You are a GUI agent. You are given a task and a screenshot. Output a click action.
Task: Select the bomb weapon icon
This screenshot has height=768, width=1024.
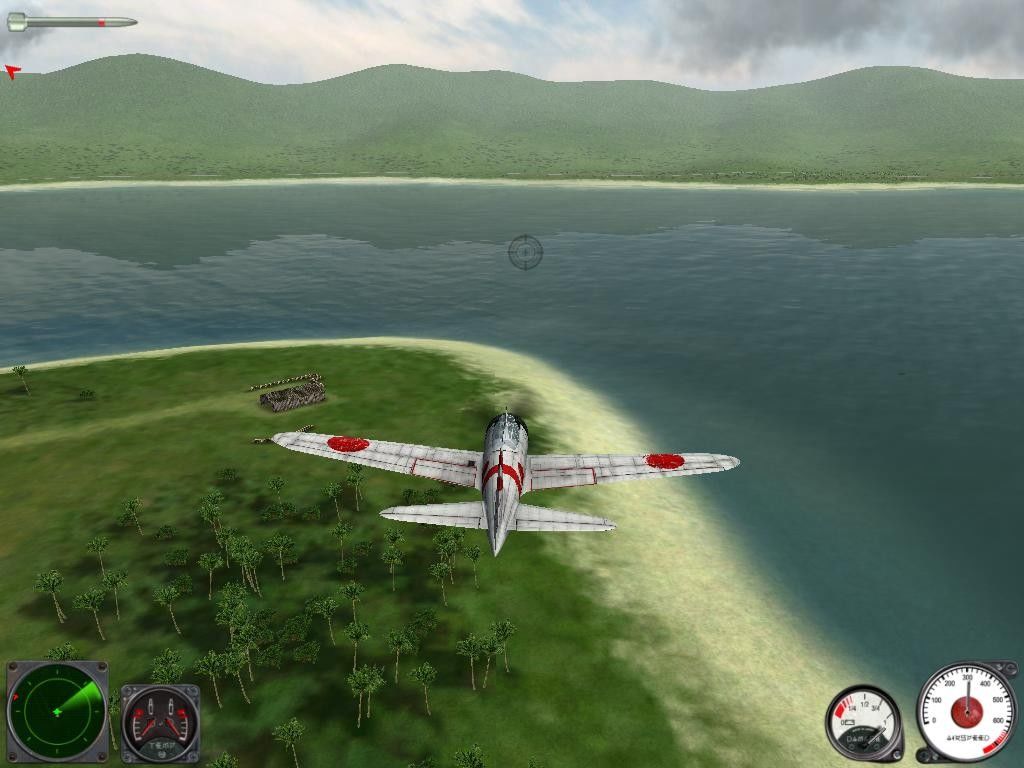pos(72,21)
